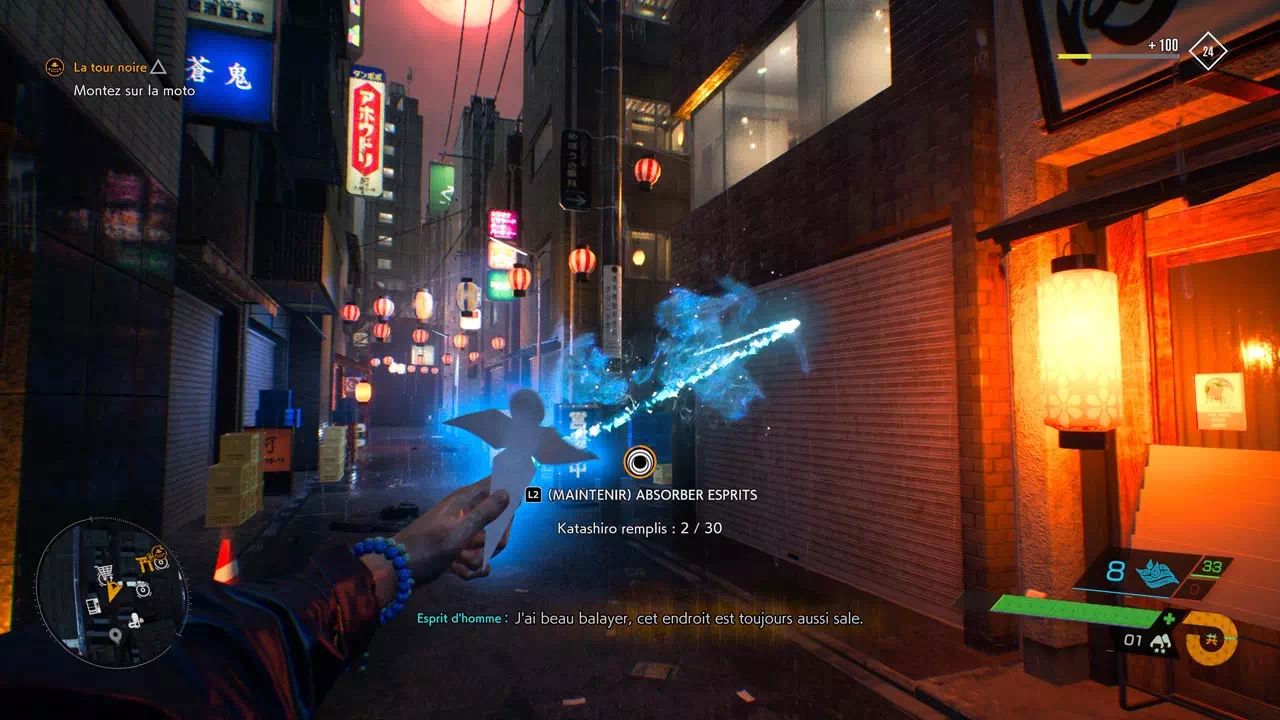The image size is (1280, 720).
Task: Click the spirit absorb target reticle
Action: (640, 461)
